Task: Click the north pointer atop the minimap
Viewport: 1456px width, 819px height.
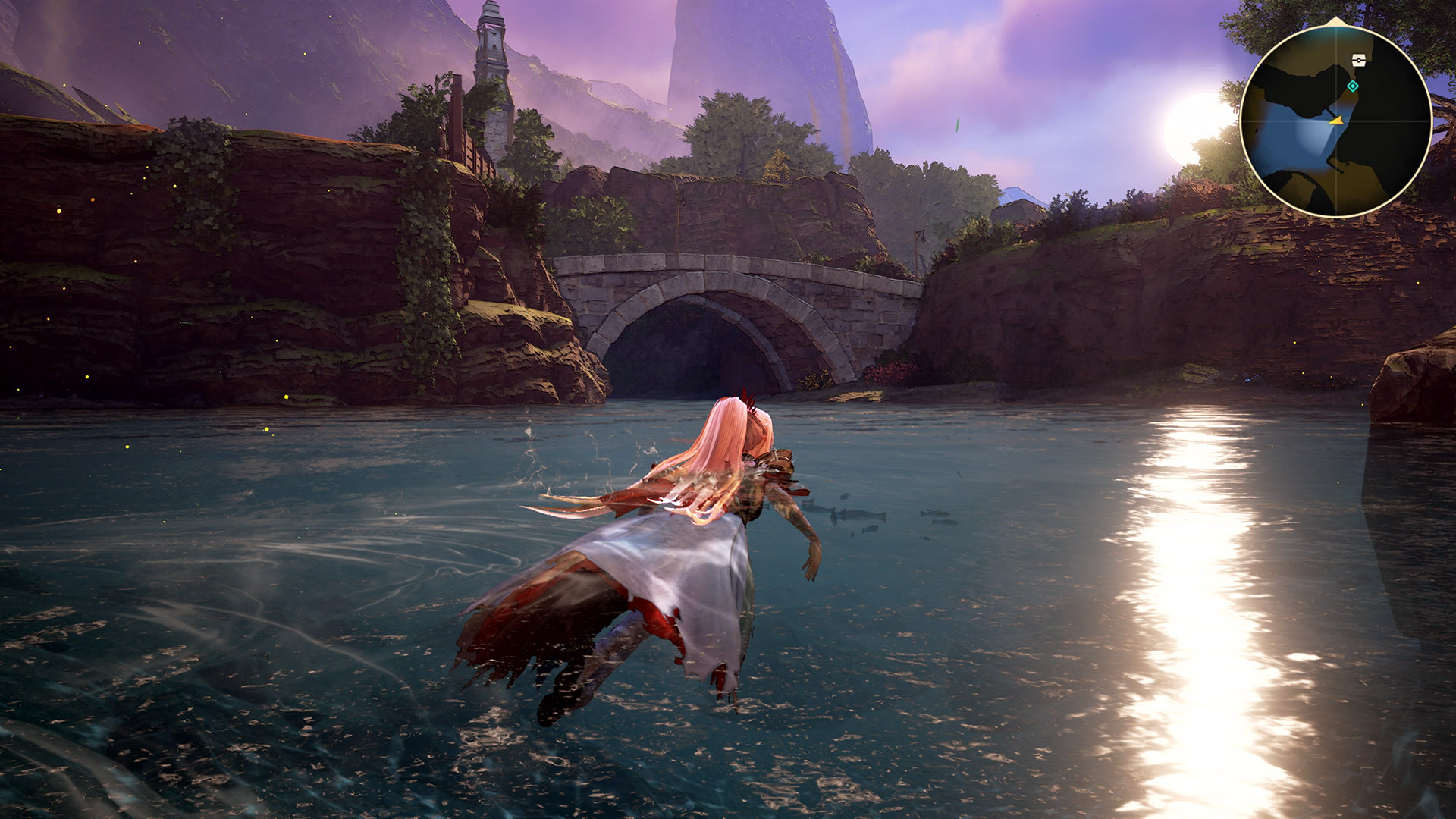Action: pyautogui.click(x=1335, y=20)
